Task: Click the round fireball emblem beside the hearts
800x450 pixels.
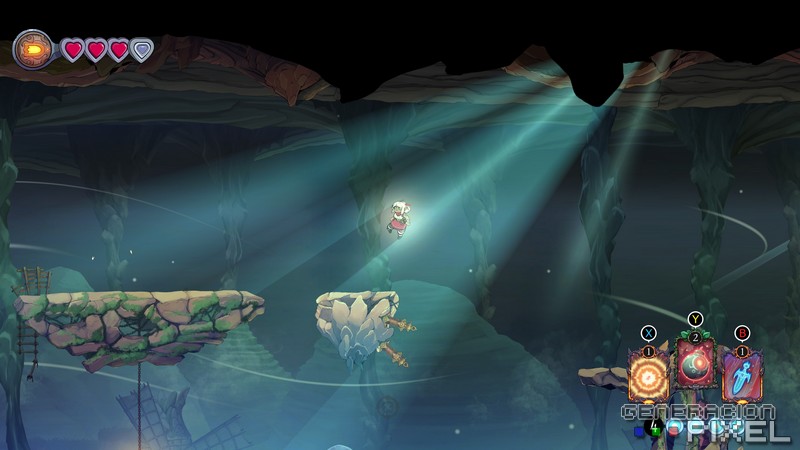Action: (x=33, y=48)
